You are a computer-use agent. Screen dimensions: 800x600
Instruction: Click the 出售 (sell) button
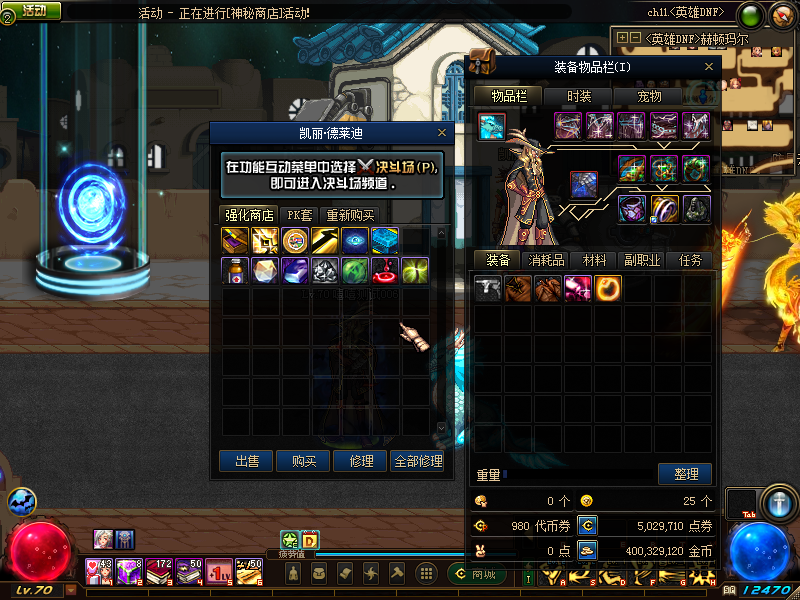click(x=246, y=461)
